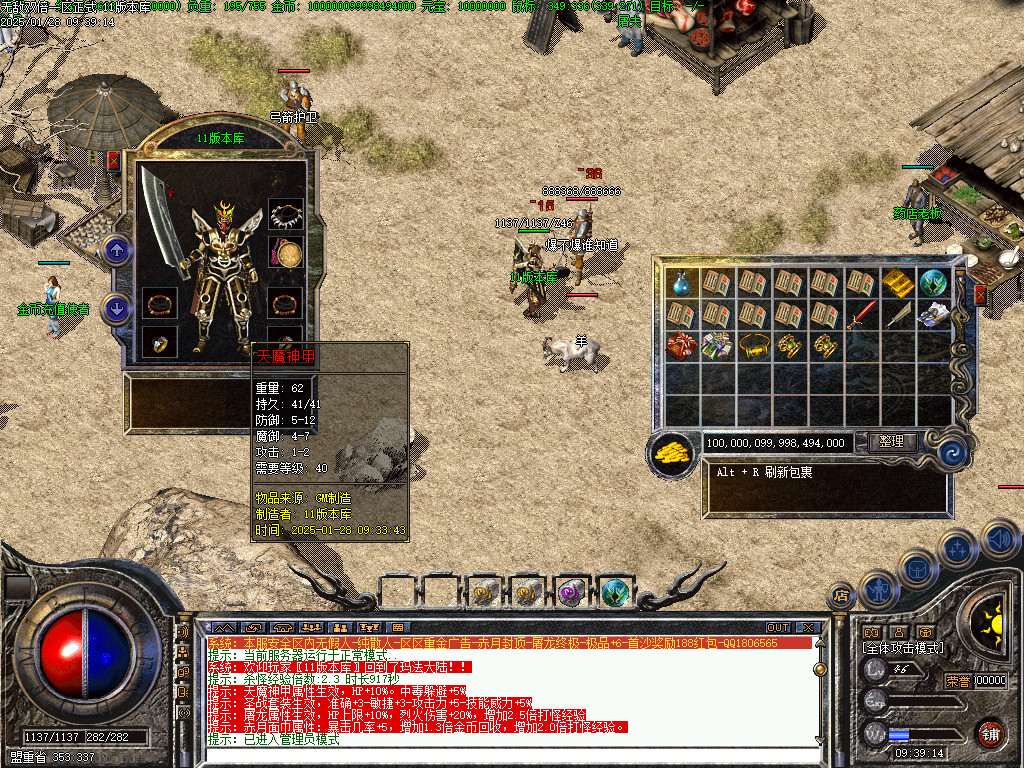
Task: Select the spiked necklace equipment slot
Action: [x=286, y=215]
